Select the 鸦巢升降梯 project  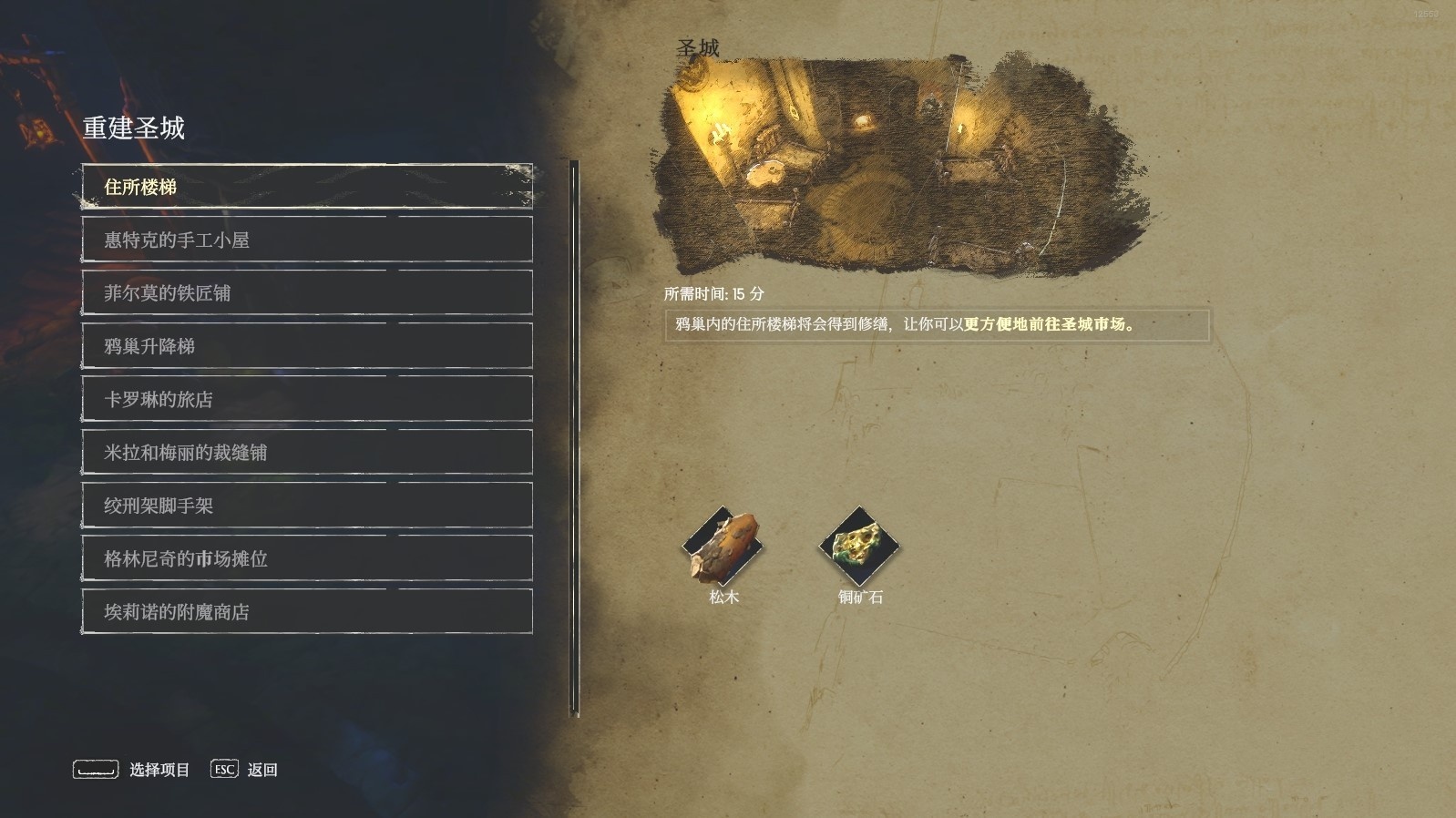point(307,346)
